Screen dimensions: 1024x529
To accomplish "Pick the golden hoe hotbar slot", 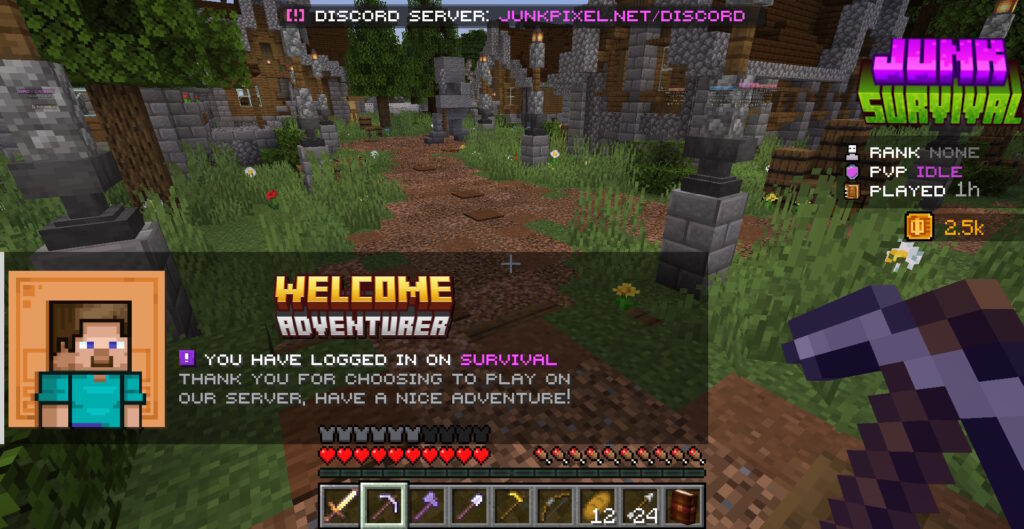I will click(x=512, y=505).
